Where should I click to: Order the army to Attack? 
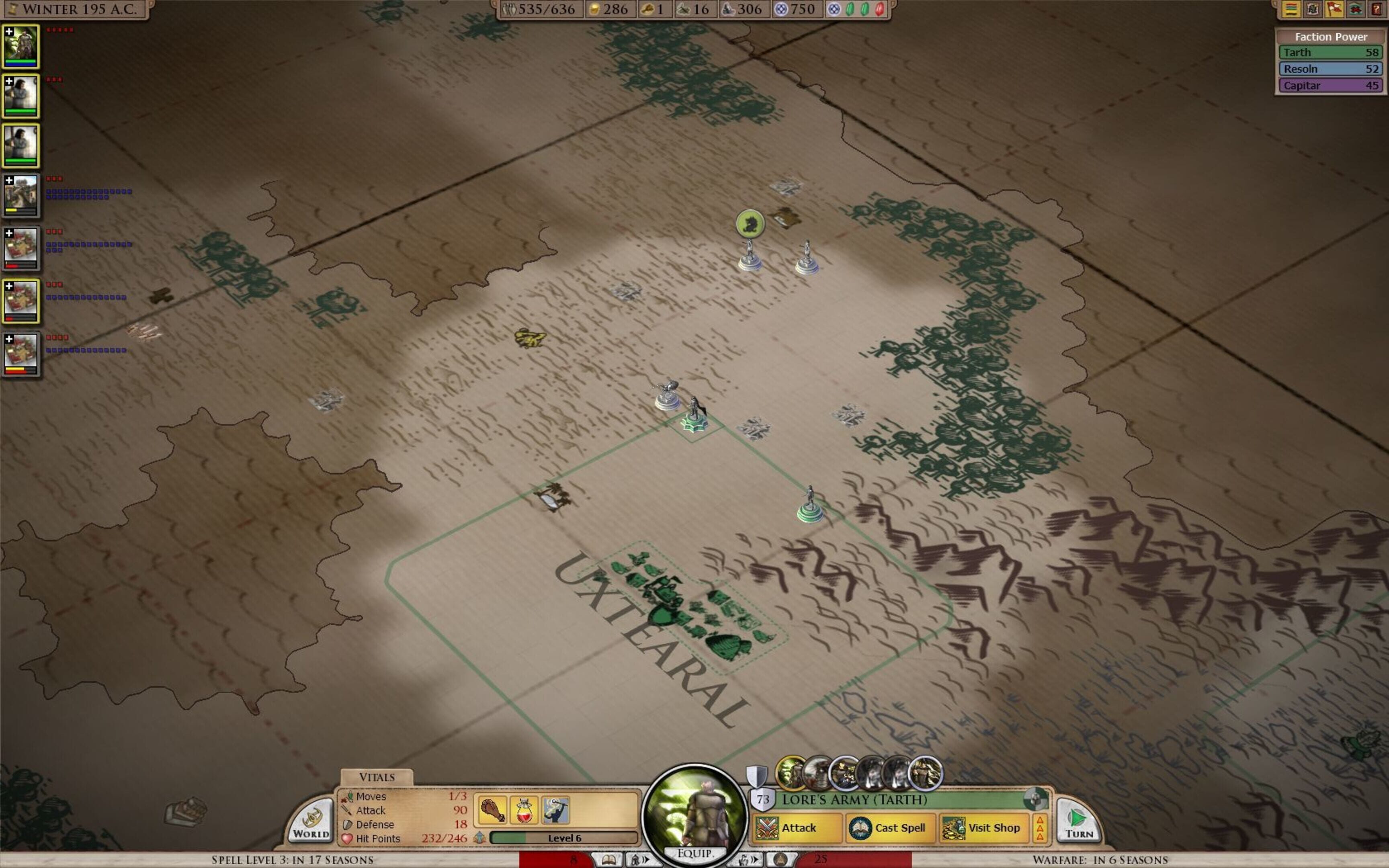point(797,828)
